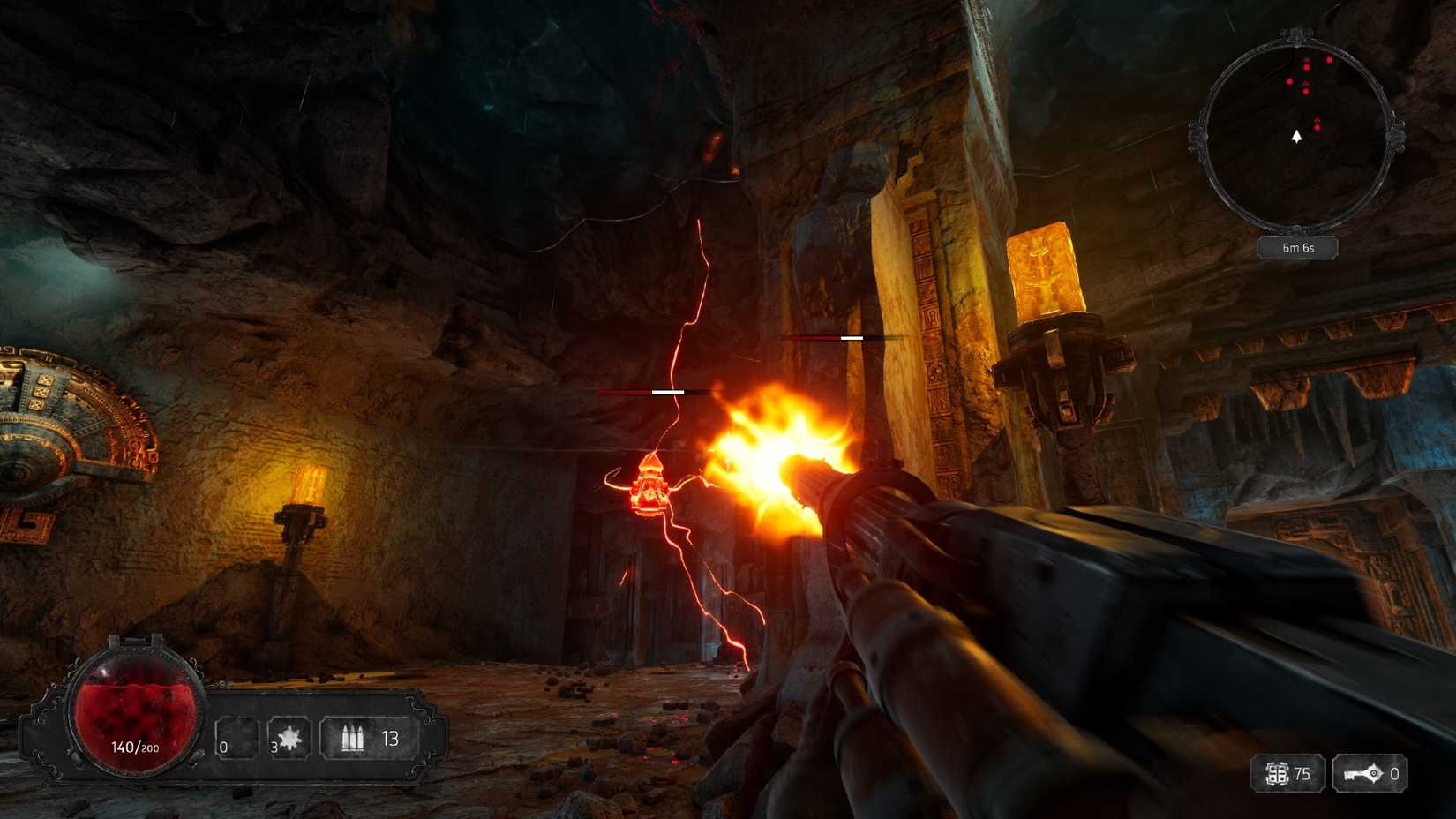This screenshot has width=1456, height=819.
Task: Click the north tick mark atop the compass ring
Action: point(1295,35)
